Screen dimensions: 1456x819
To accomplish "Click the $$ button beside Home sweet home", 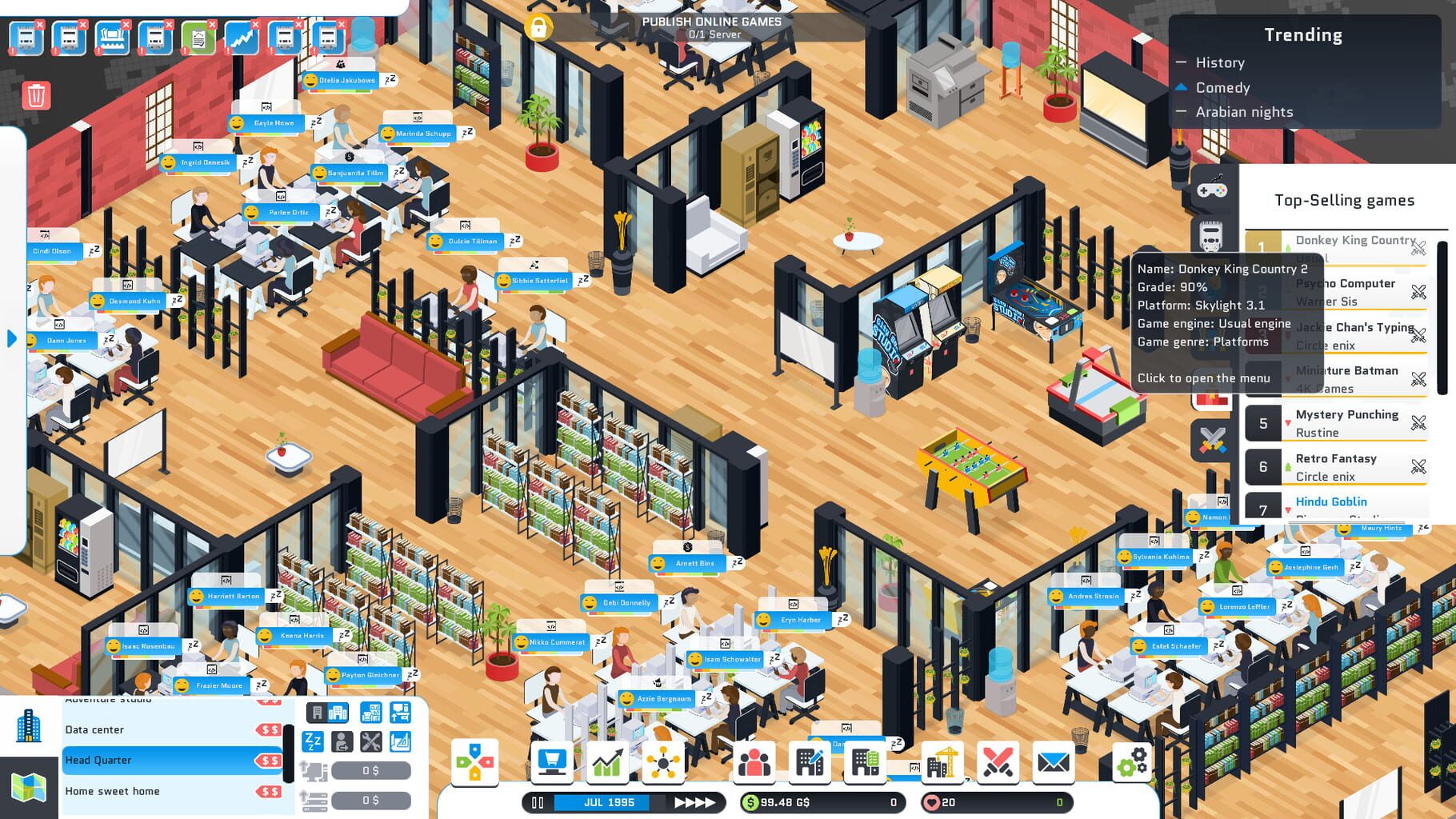I will [270, 791].
